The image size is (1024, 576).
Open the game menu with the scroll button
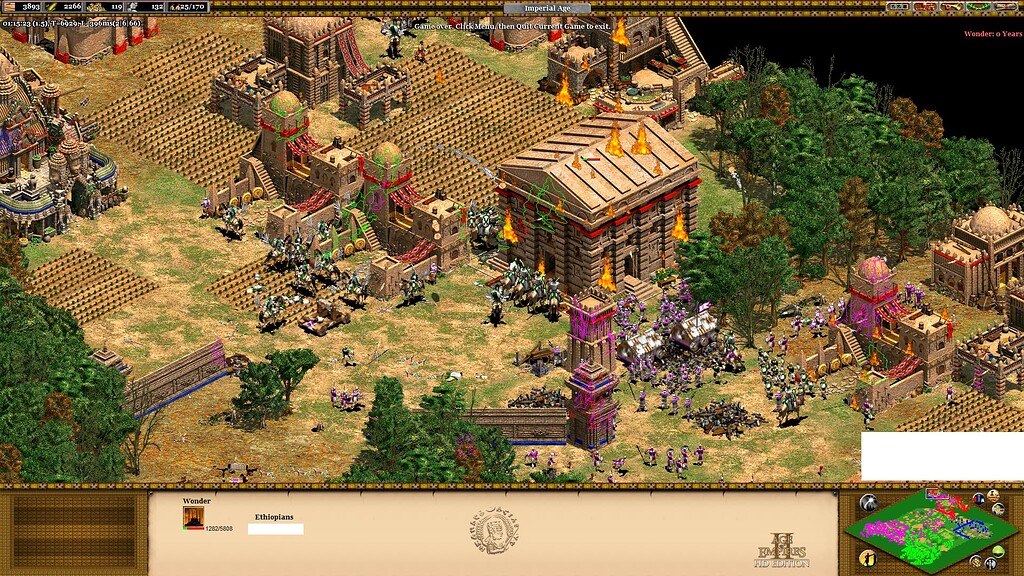click(x=1006, y=7)
